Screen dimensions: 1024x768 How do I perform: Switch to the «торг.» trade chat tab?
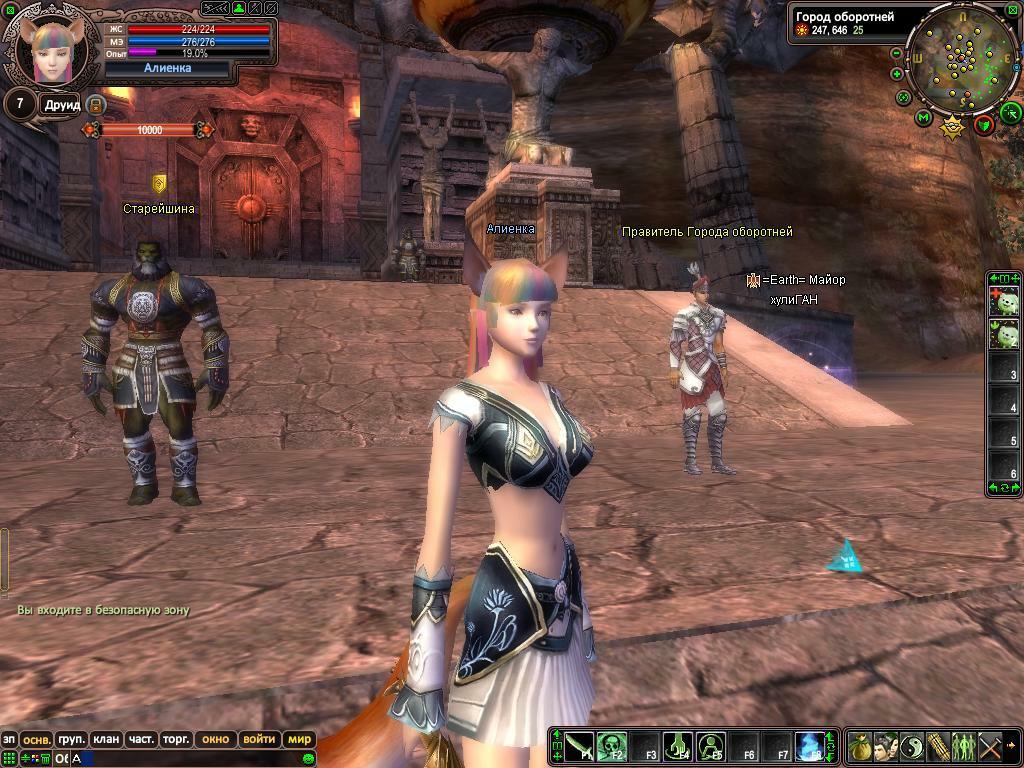[x=176, y=740]
